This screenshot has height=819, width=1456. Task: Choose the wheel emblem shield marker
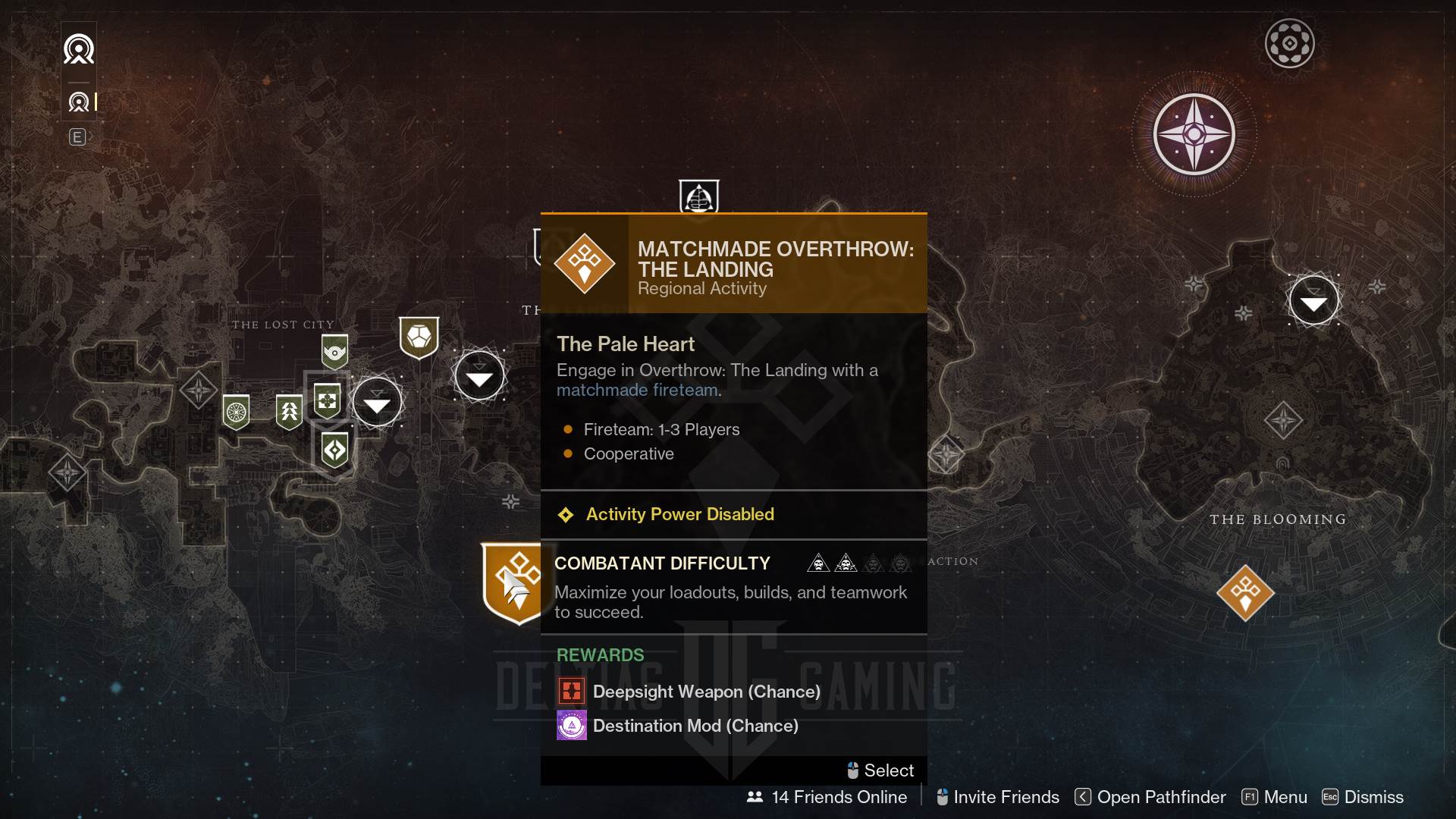click(236, 413)
